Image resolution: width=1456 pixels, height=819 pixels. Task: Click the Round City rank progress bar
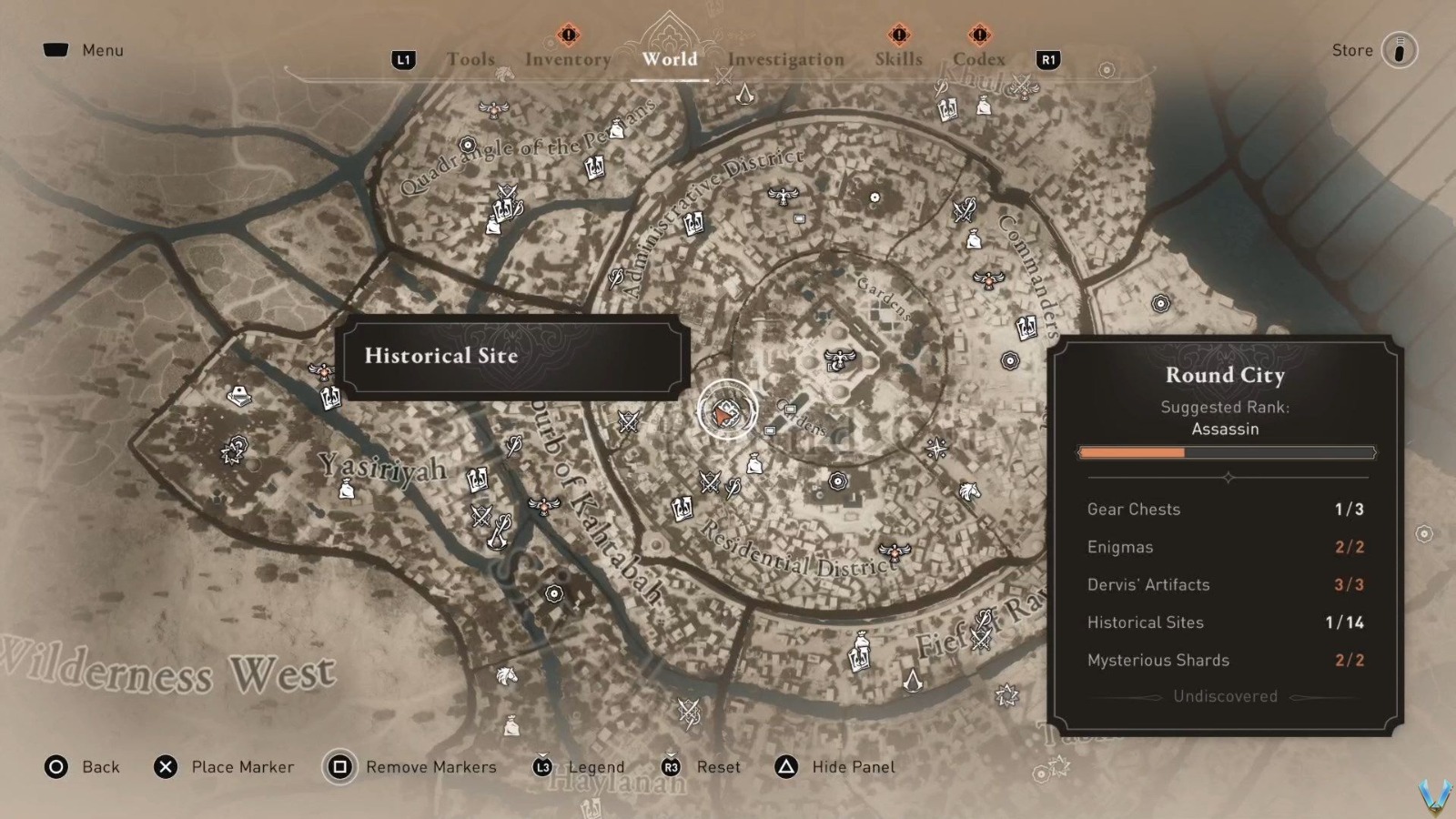(1226, 452)
